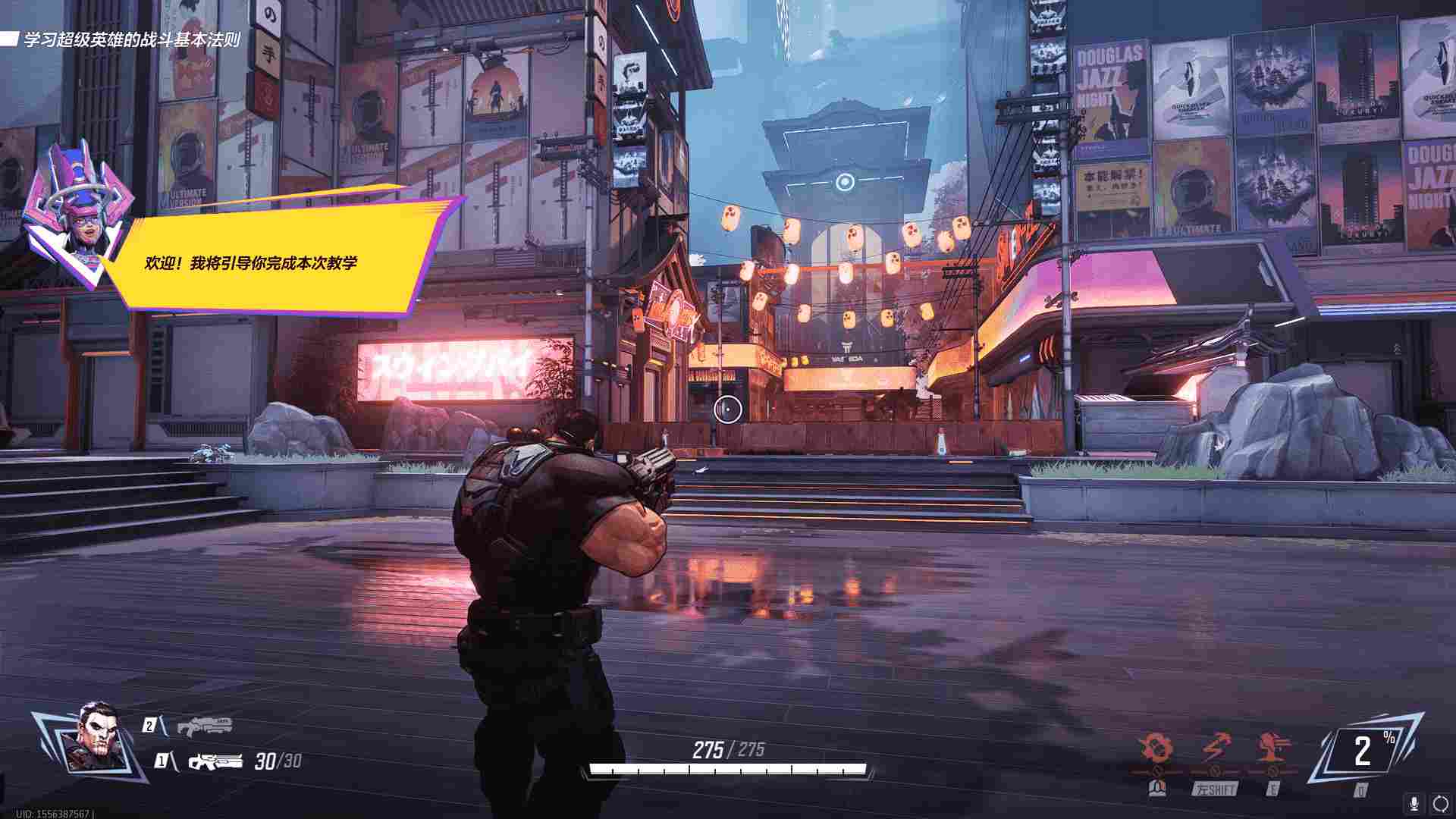The image size is (1456, 819).
Task: Toggle the microphone voice chat icon
Action: pyautogui.click(x=1414, y=803)
